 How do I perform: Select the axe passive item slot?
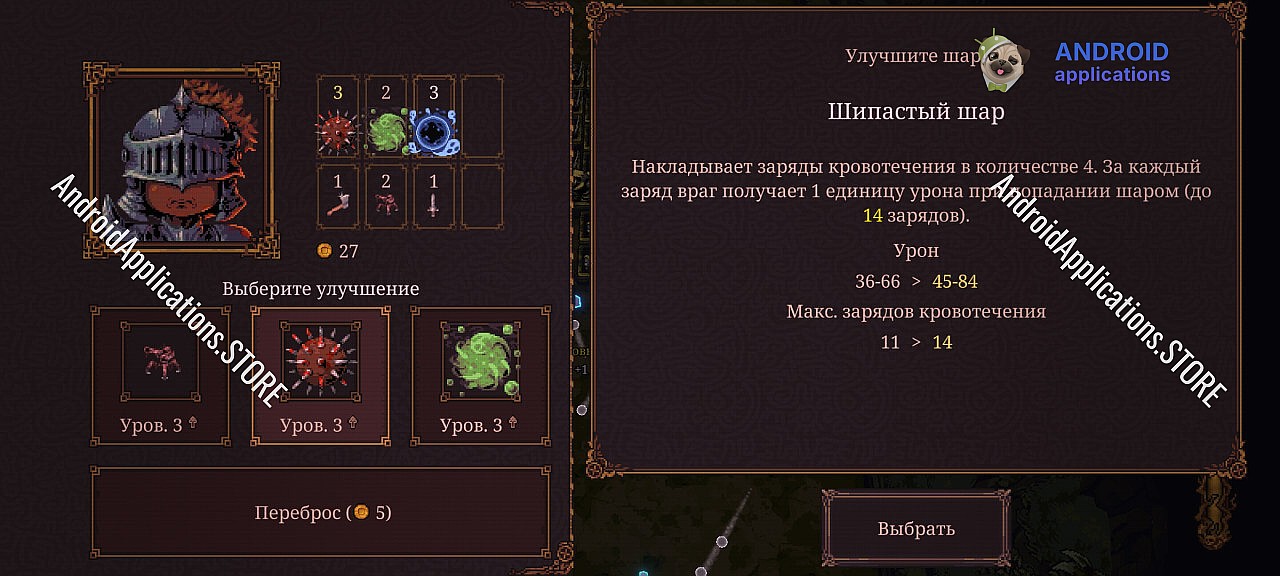pos(338,198)
